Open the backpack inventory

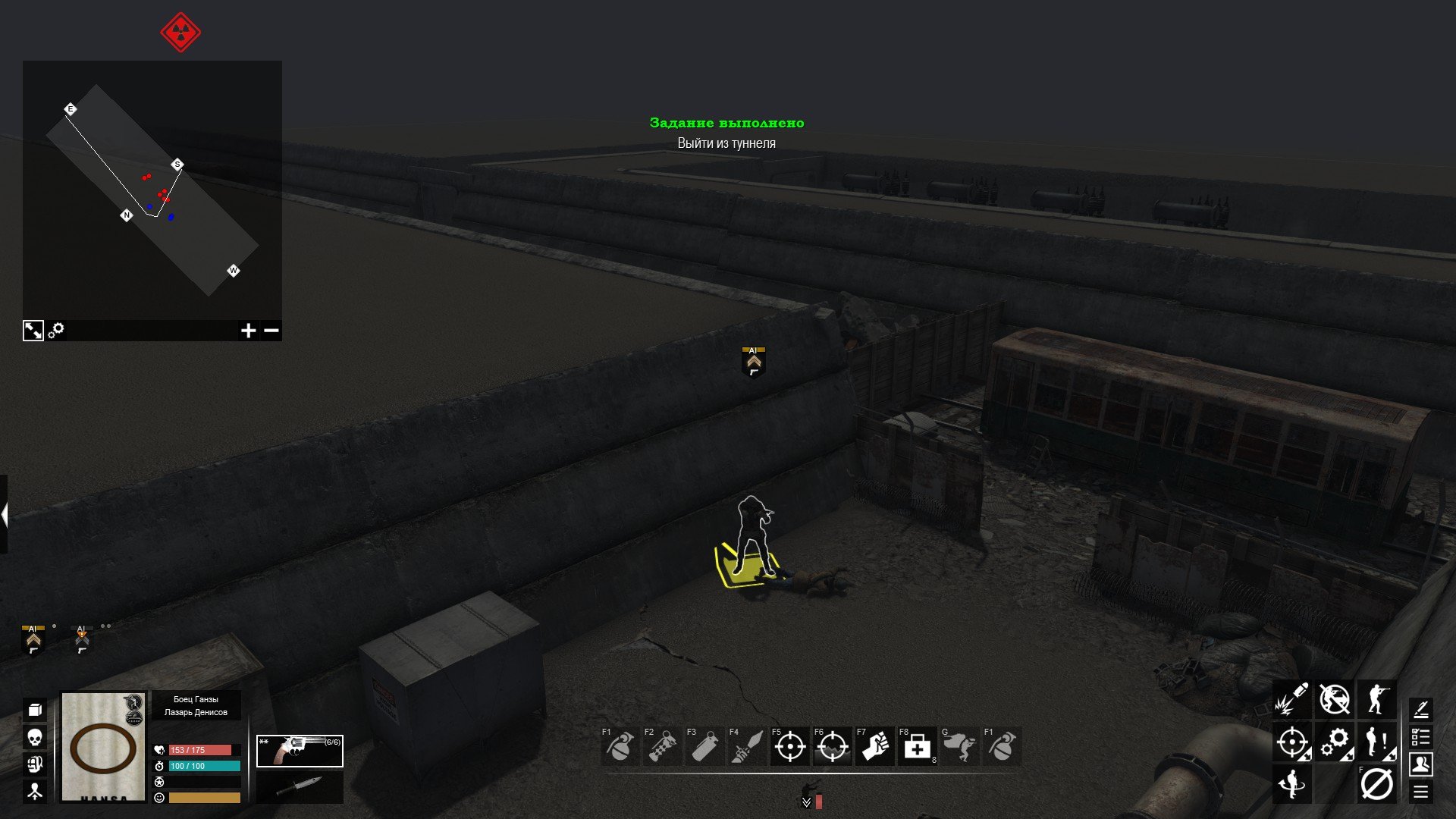tap(34, 764)
